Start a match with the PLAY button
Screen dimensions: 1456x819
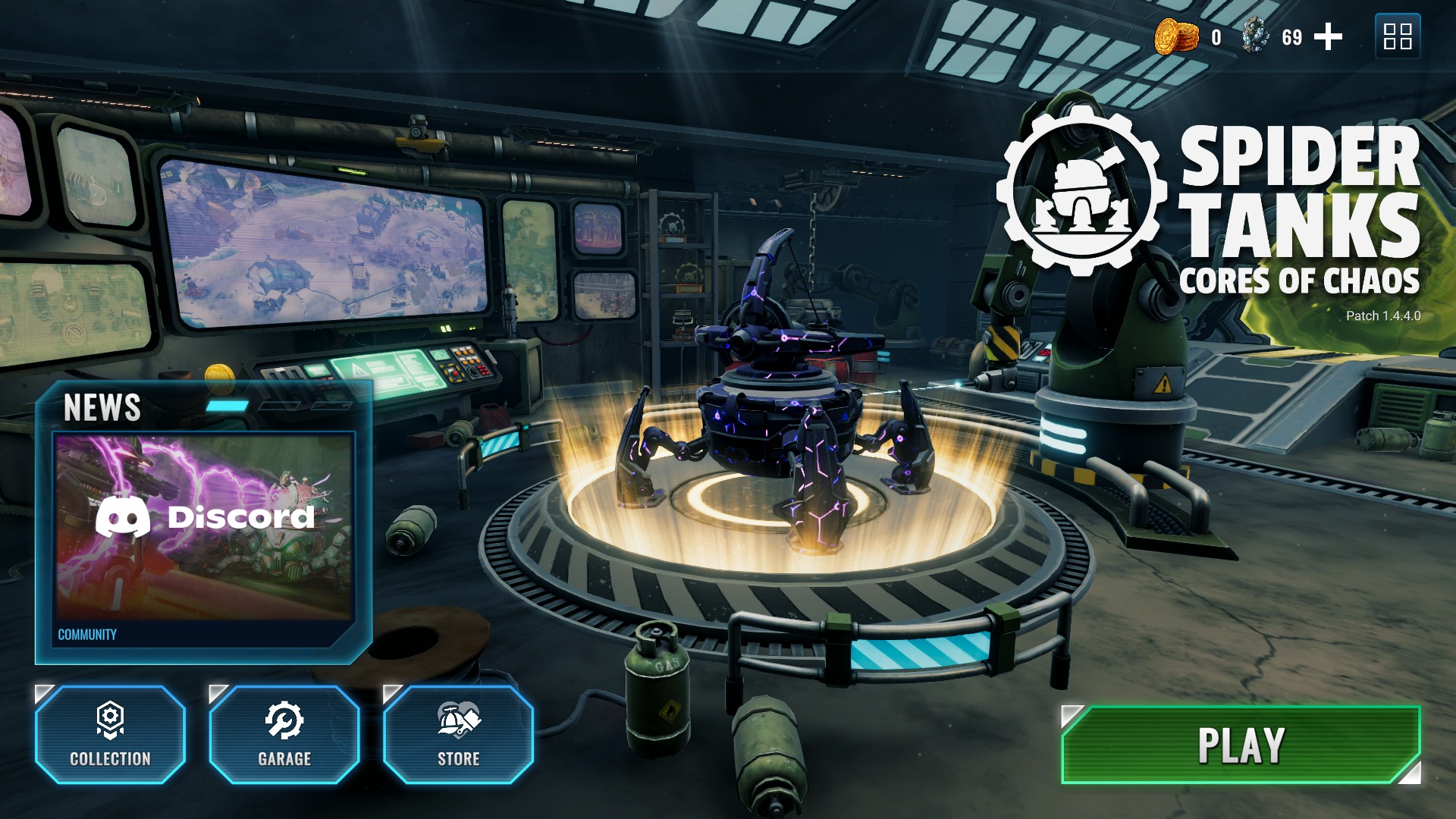pyautogui.click(x=1241, y=745)
